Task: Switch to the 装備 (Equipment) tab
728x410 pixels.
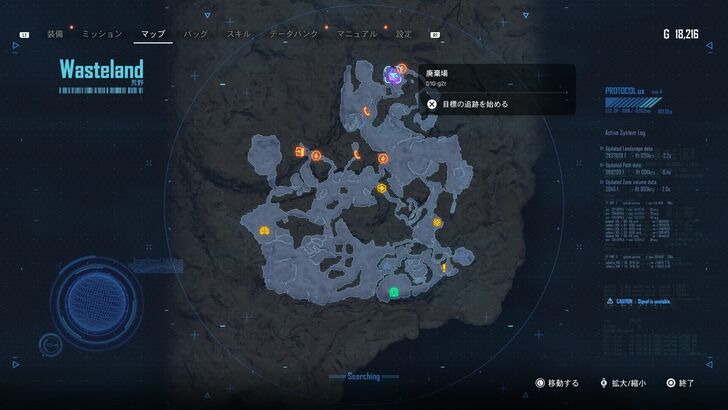Action: tap(54, 34)
